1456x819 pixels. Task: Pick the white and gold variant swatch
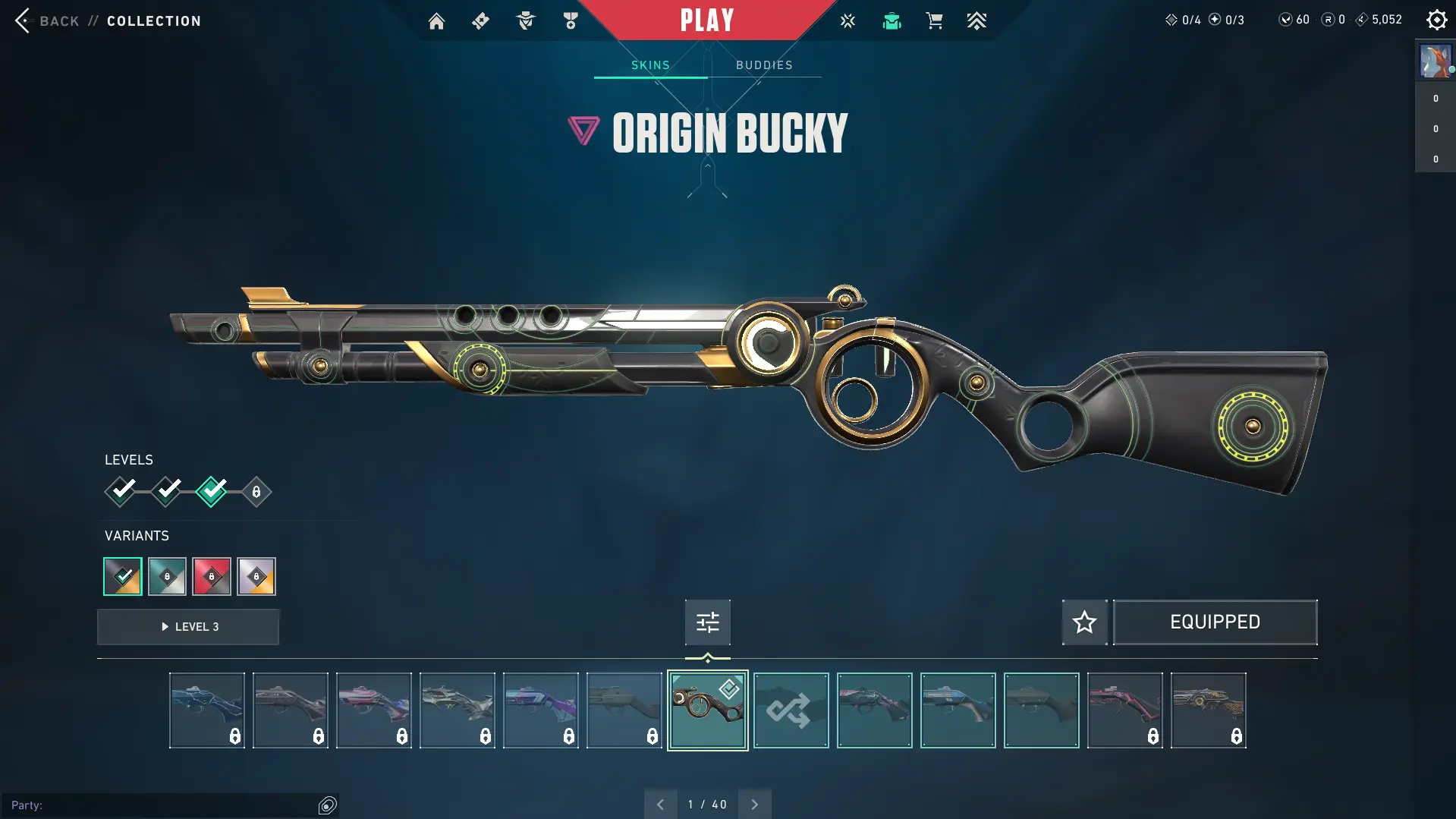[256, 577]
